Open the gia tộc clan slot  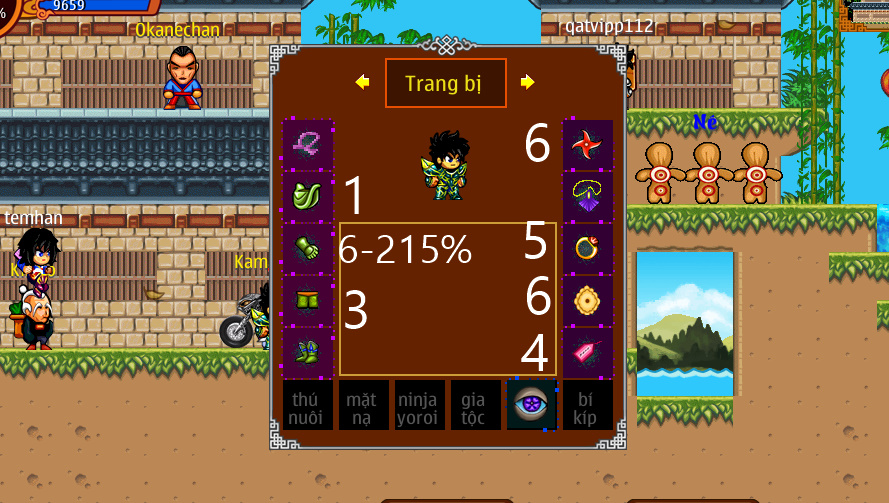click(x=475, y=405)
